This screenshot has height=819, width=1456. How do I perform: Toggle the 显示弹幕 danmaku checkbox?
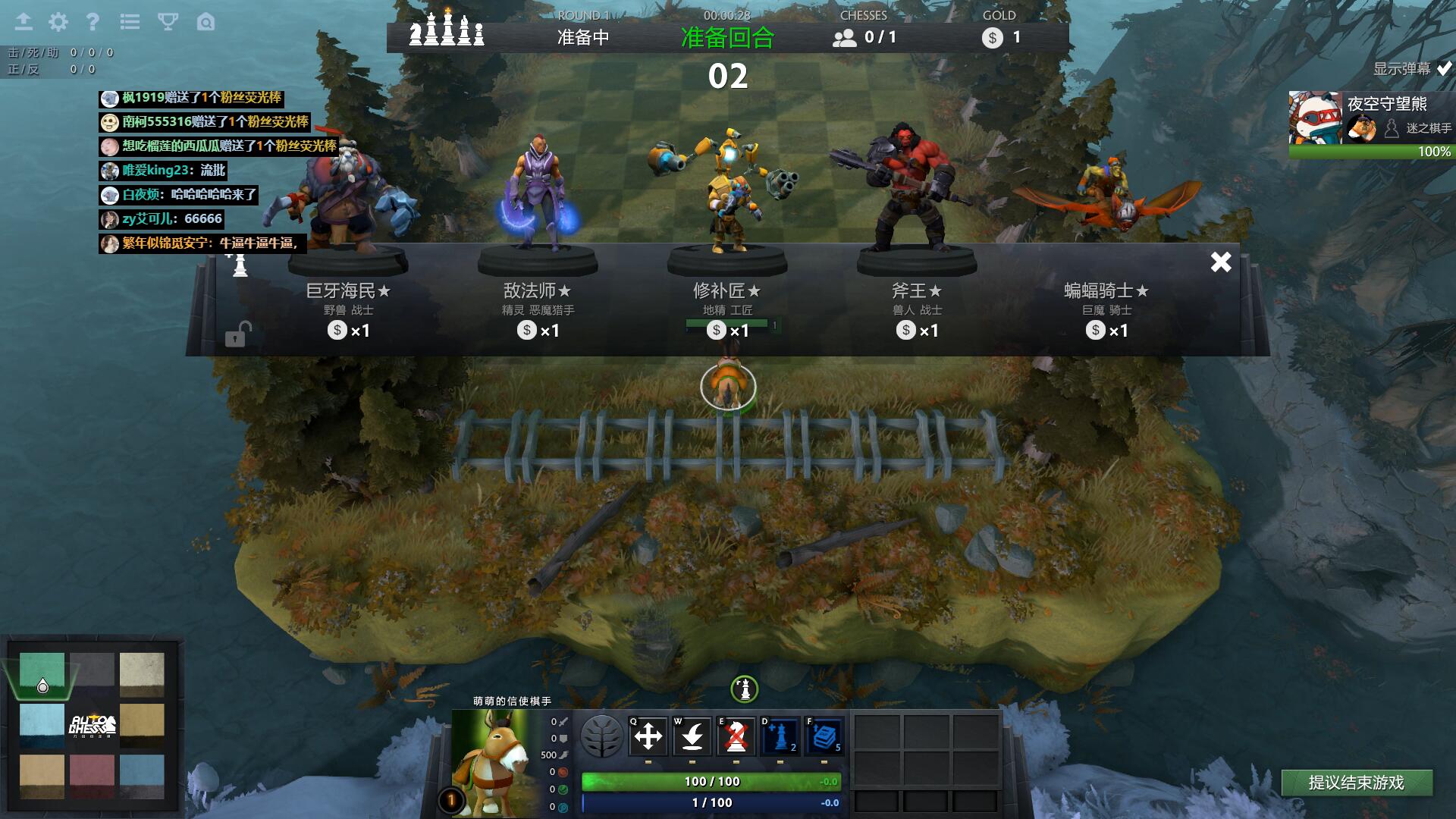pyautogui.click(x=1444, y=68)
